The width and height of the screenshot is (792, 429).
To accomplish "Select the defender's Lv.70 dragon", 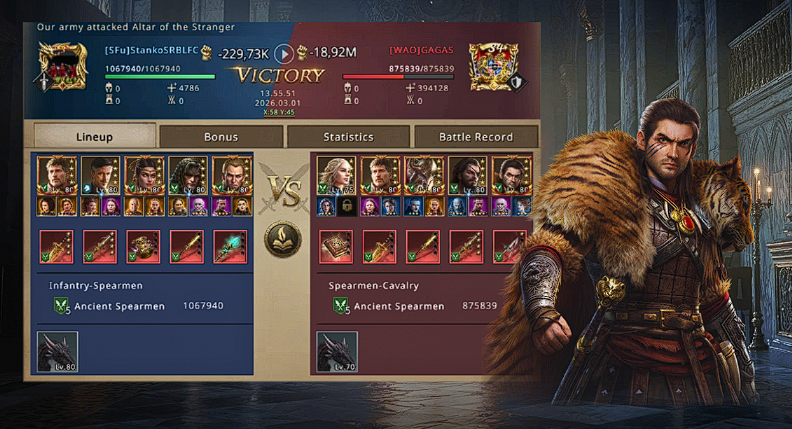I will [337, 353].
